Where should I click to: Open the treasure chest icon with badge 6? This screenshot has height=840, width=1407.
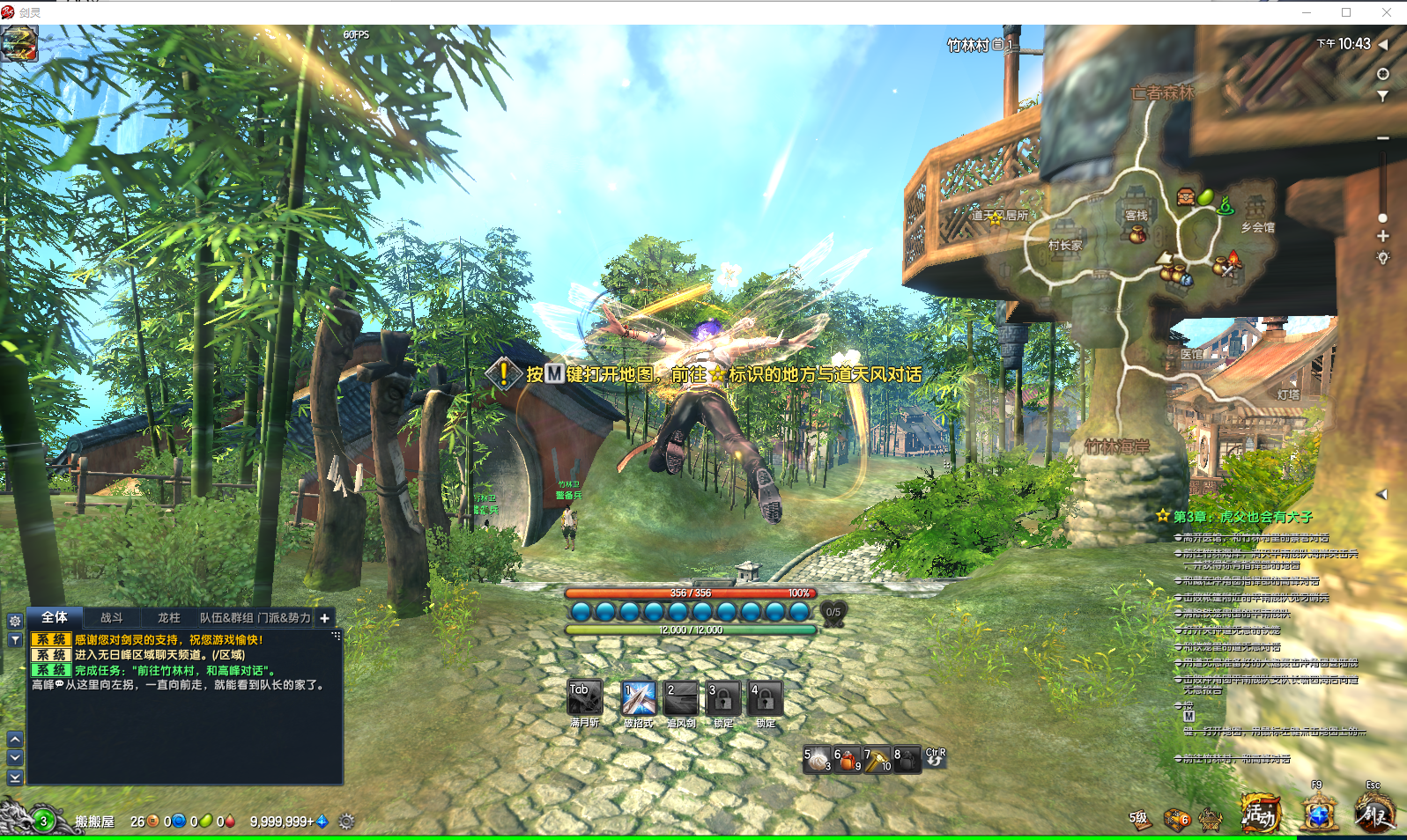pyautogui.click(x=1176, y=820)
